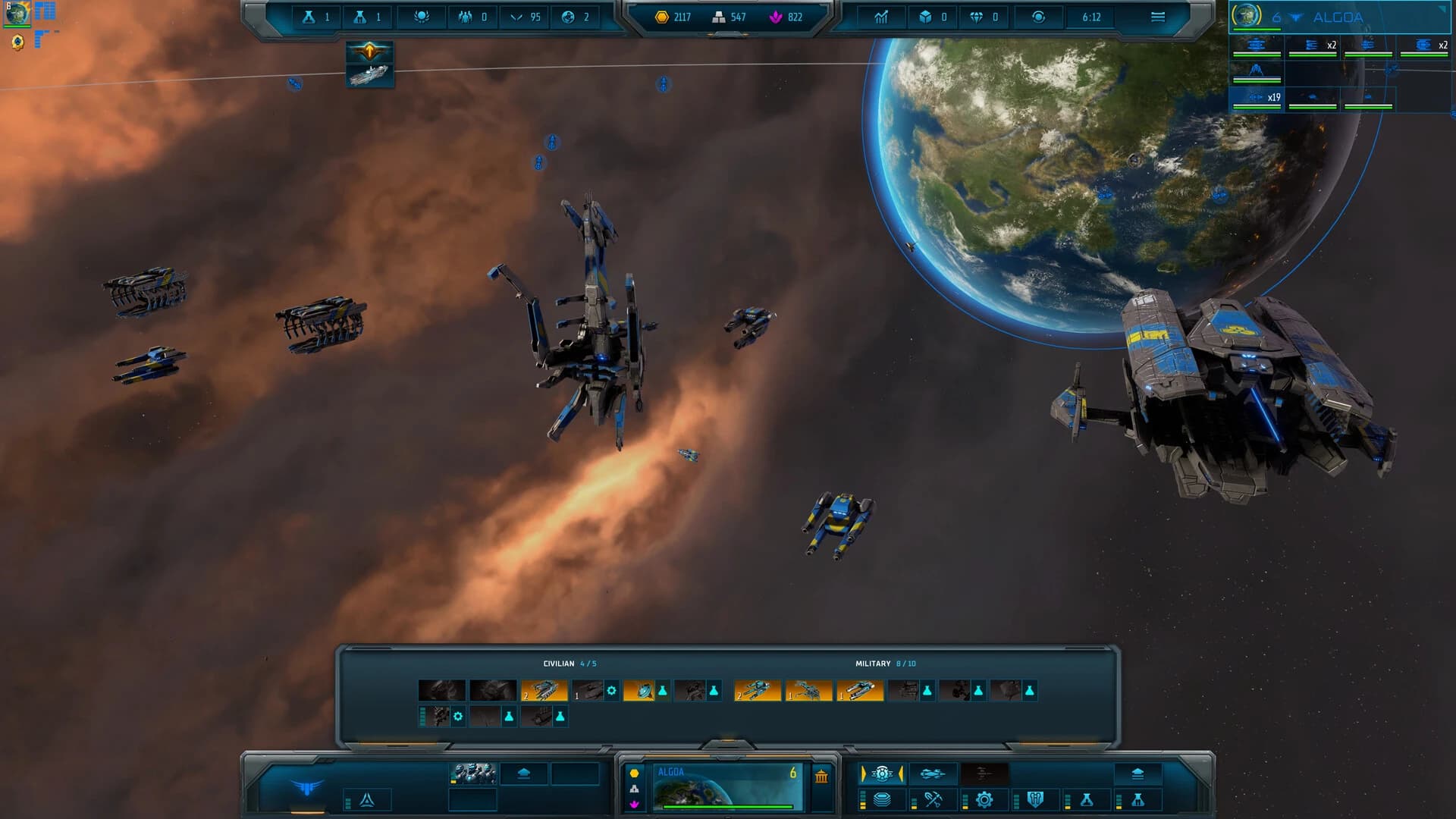This screenshot has height=819, width=1456.
Task: Toggle the eye overlay icon near the timer
Action: point(1039,17)
